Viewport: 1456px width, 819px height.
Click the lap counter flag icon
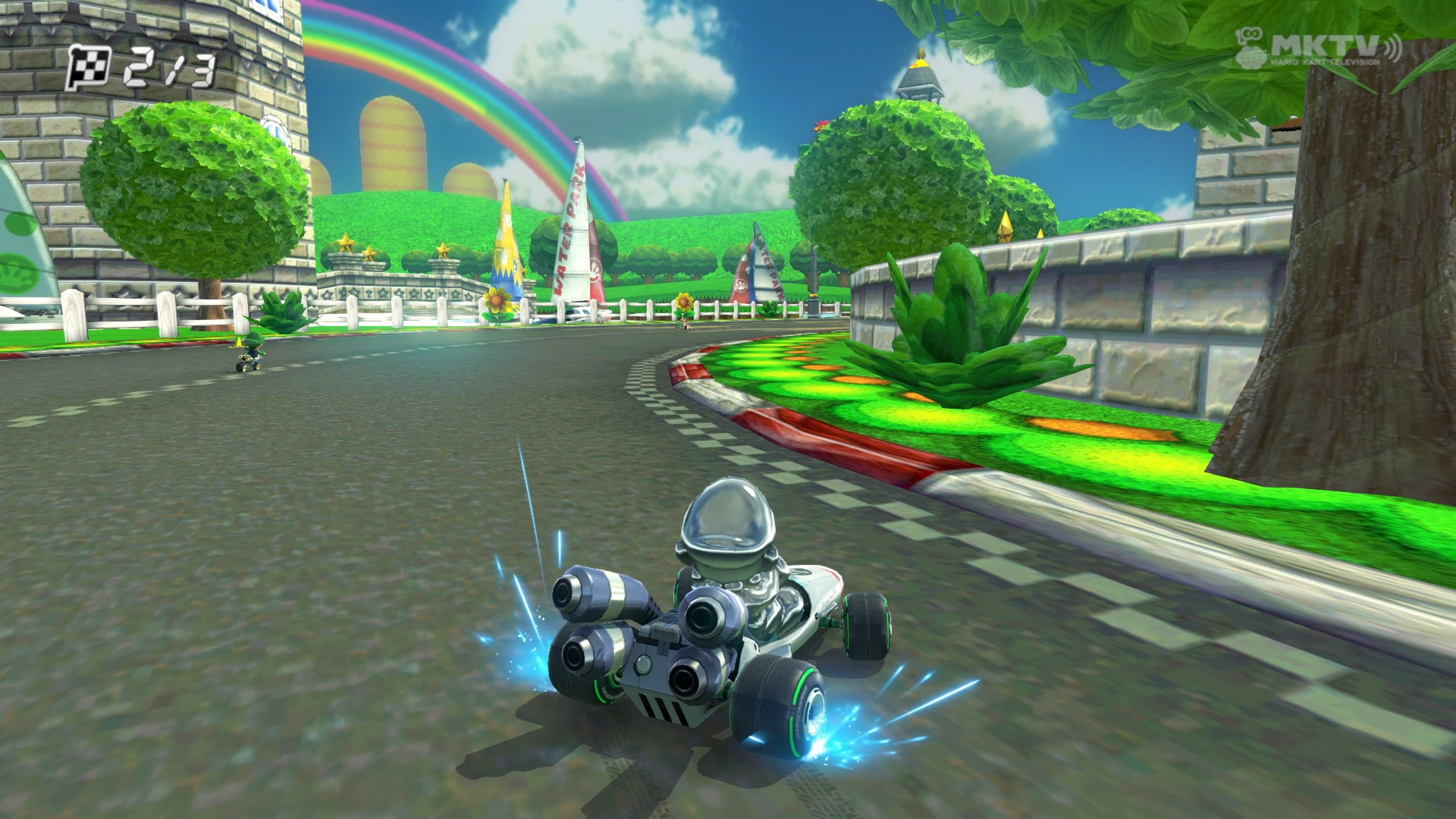[x=87, y=67]
